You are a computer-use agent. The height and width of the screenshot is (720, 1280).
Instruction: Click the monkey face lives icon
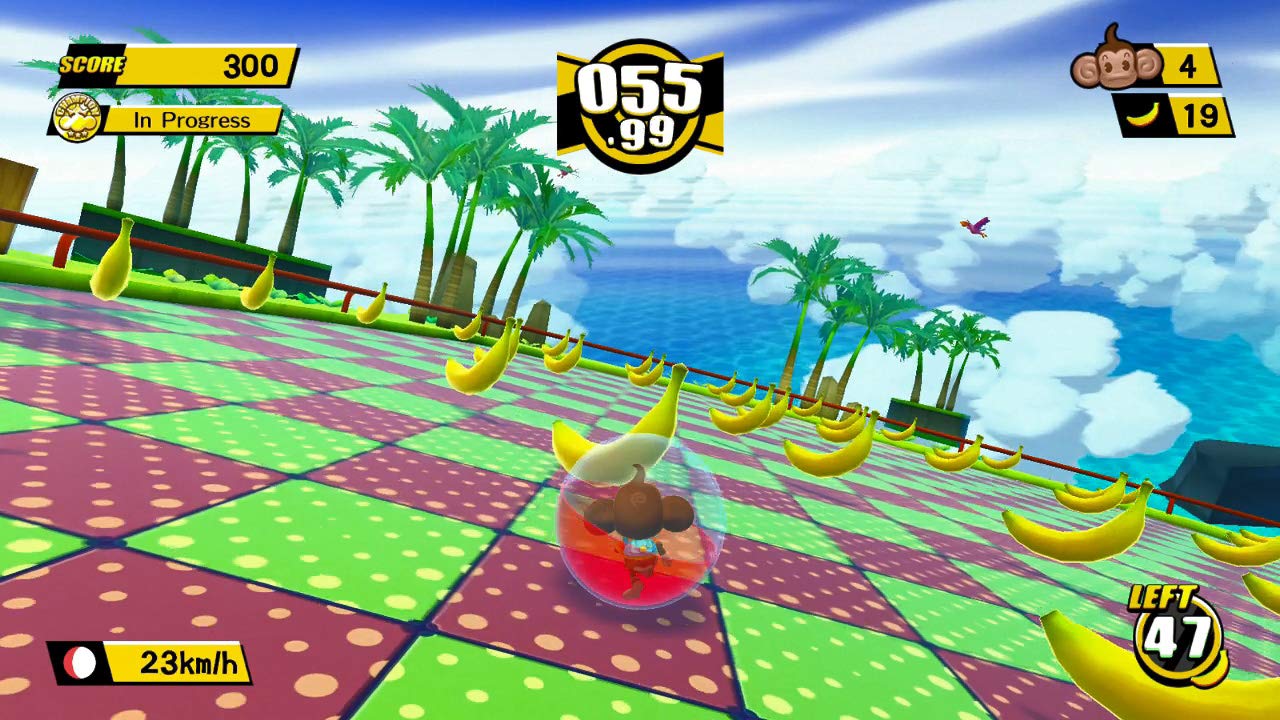pos(1116,61)
